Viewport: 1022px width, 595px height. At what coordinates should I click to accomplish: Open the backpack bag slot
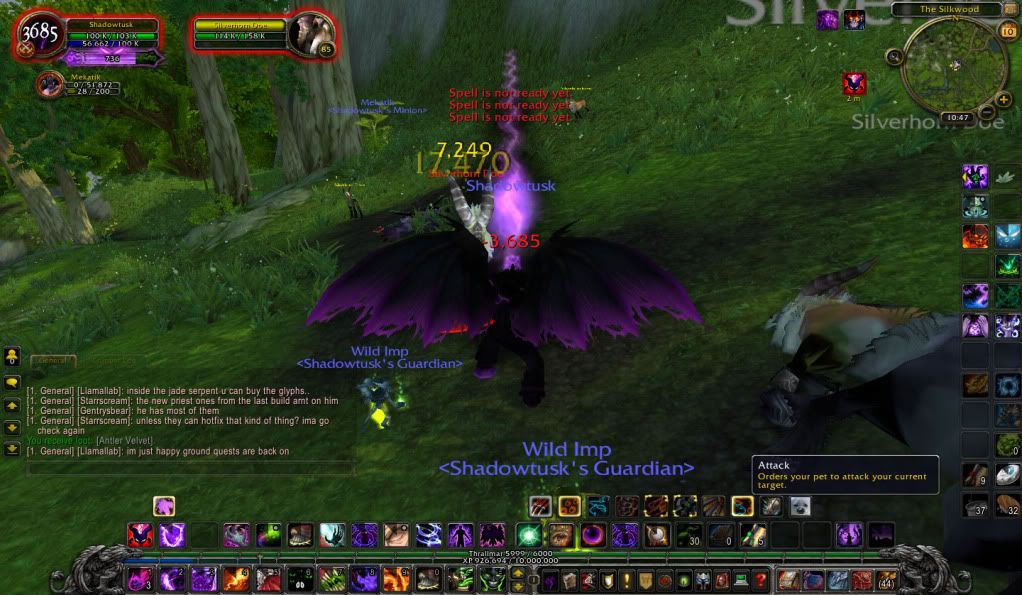(886, 580)
